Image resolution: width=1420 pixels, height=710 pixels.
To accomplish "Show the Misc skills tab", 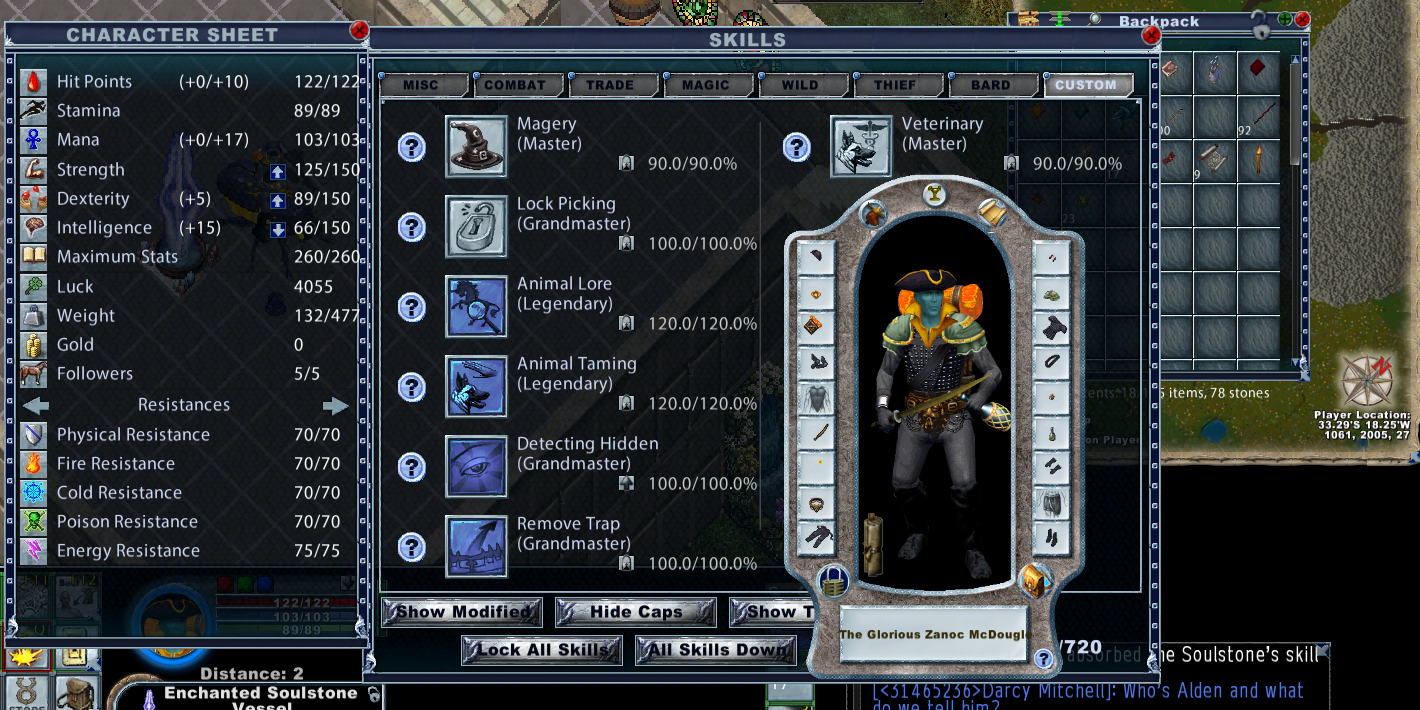I will (x=421, y=85).
